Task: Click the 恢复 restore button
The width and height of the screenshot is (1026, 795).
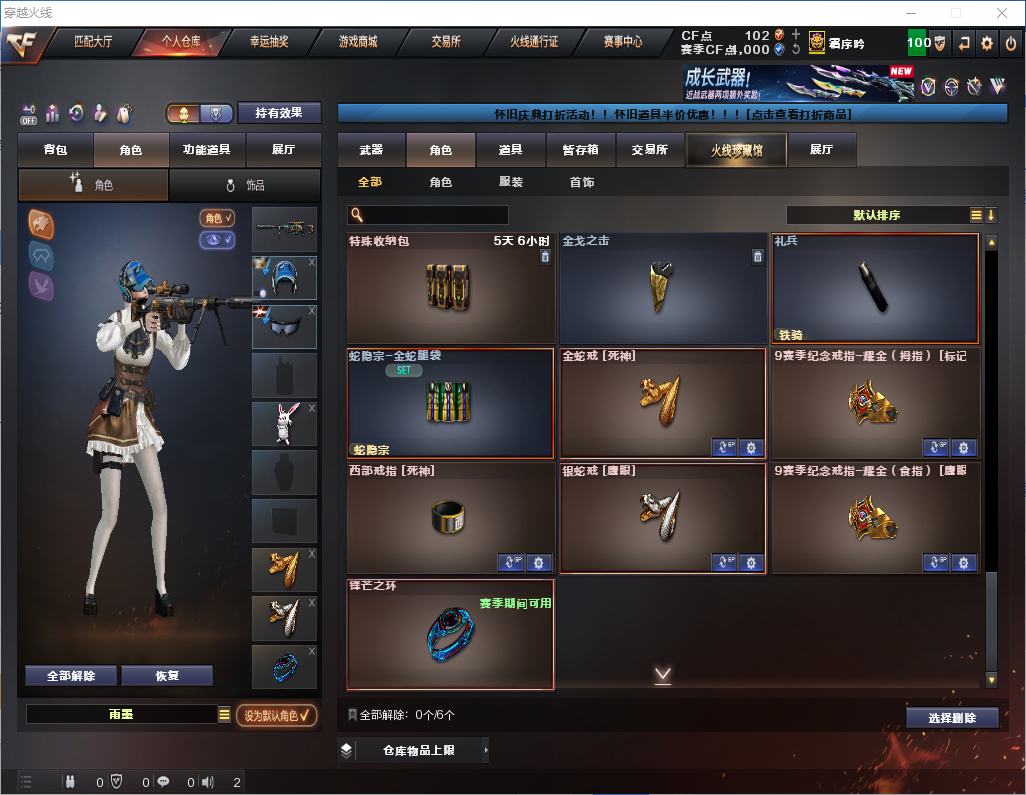Action: pyautogui.click(x=167, y=676)
